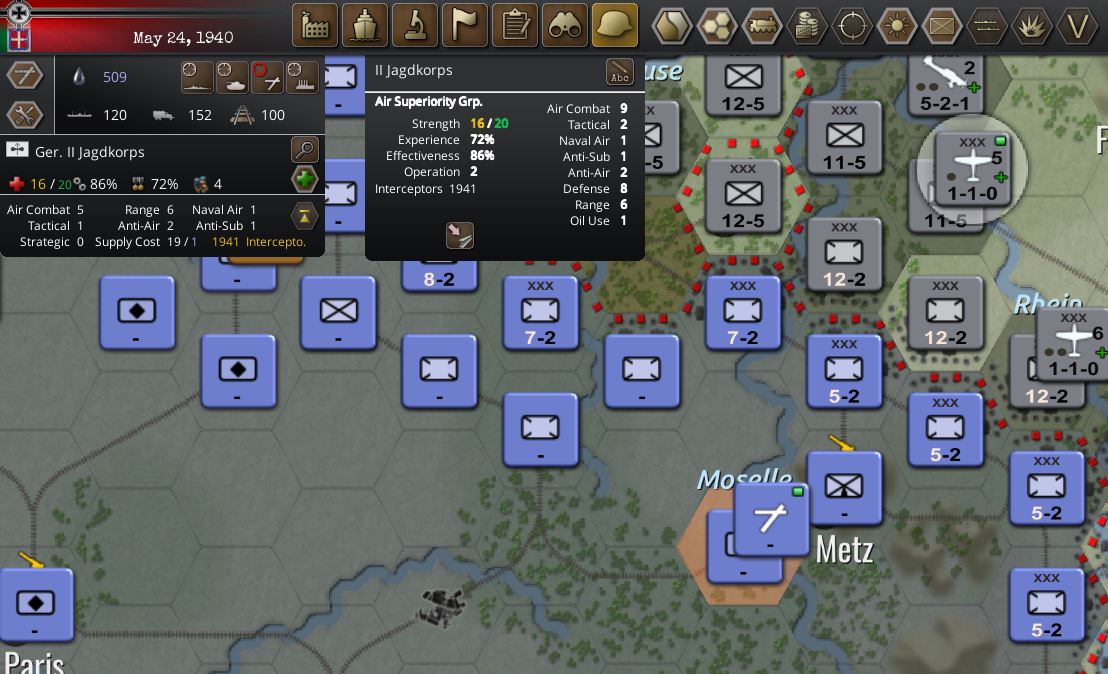The height and width of the screenshot is (674, 1108).
Task: Click the ship icon in the top toolbar
Action: pos(365,25)
